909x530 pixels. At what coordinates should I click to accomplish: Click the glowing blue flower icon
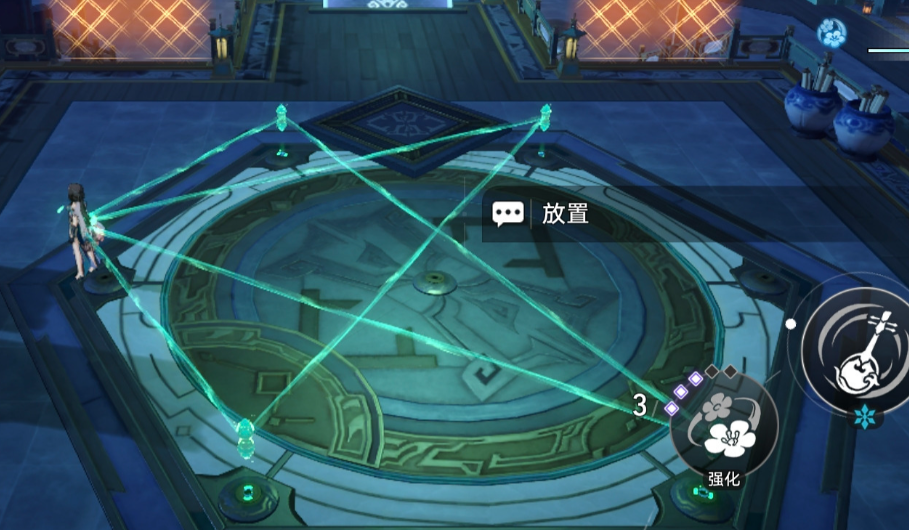[x=831, y=34]
